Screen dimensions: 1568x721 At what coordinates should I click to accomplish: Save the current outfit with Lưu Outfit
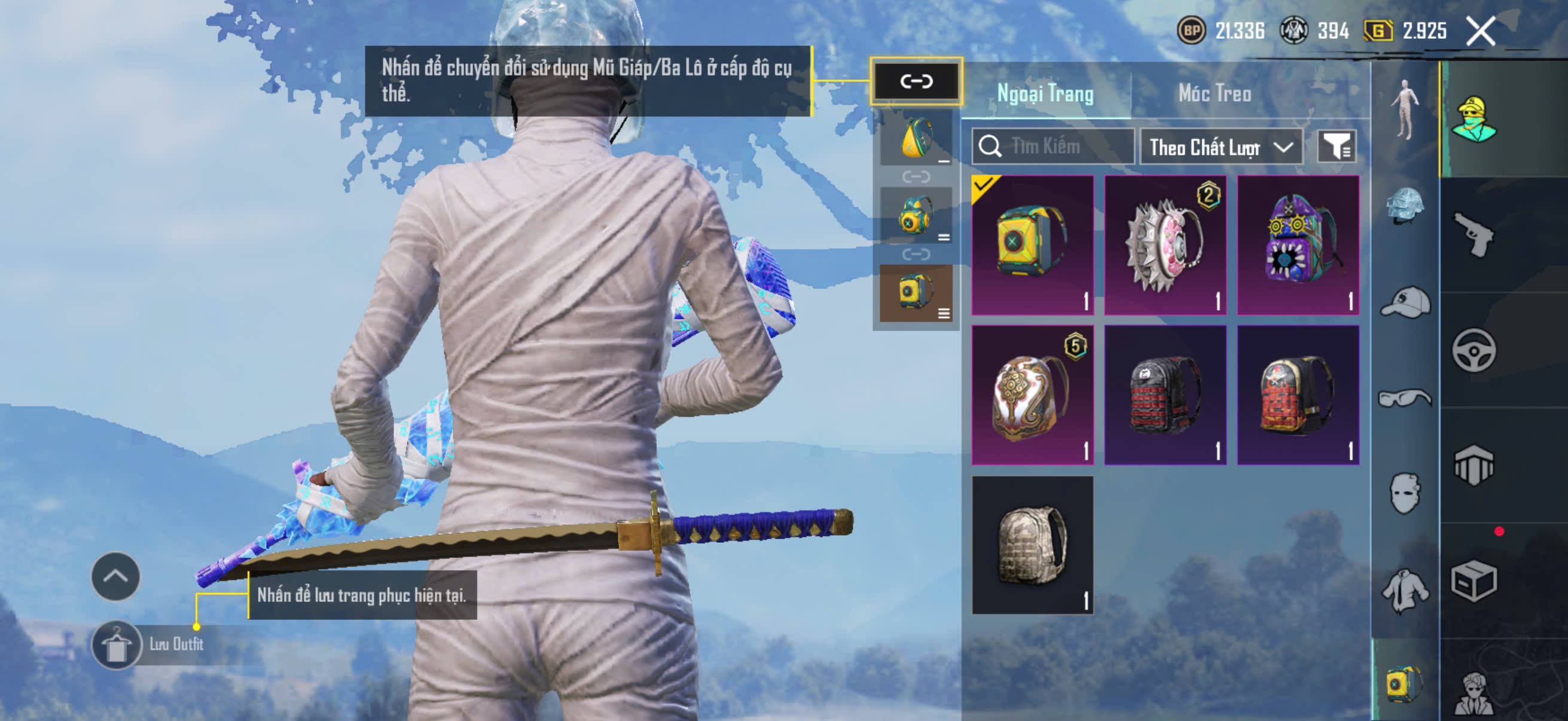tap(116, 645)
